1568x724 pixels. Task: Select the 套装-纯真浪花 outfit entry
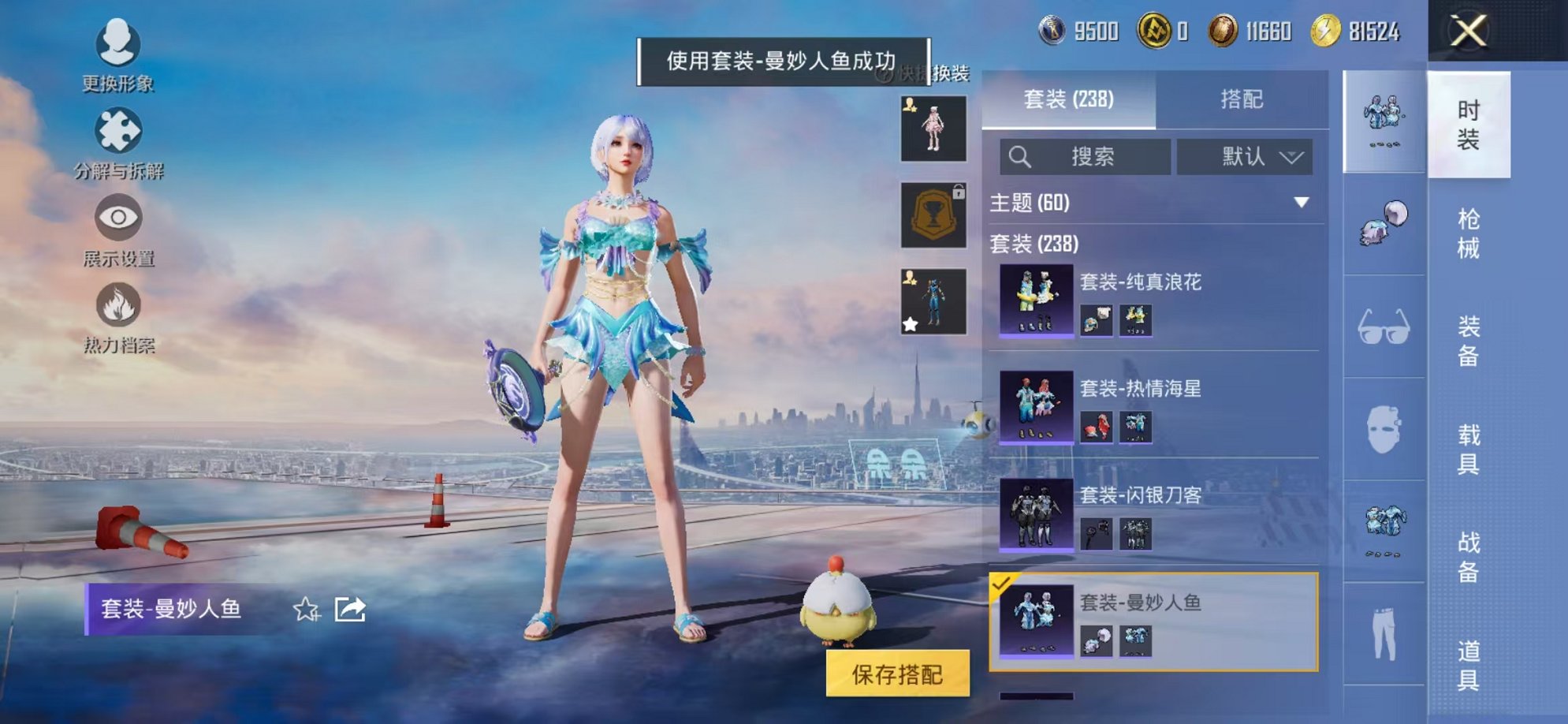[x=1143, y=300]
